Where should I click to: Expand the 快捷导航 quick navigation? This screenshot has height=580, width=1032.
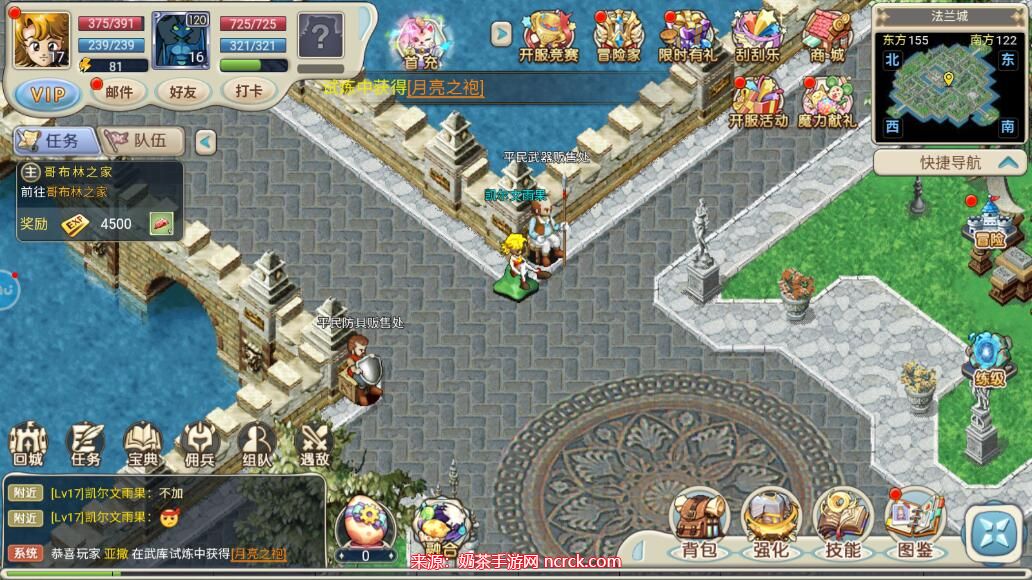click(950, 163)
